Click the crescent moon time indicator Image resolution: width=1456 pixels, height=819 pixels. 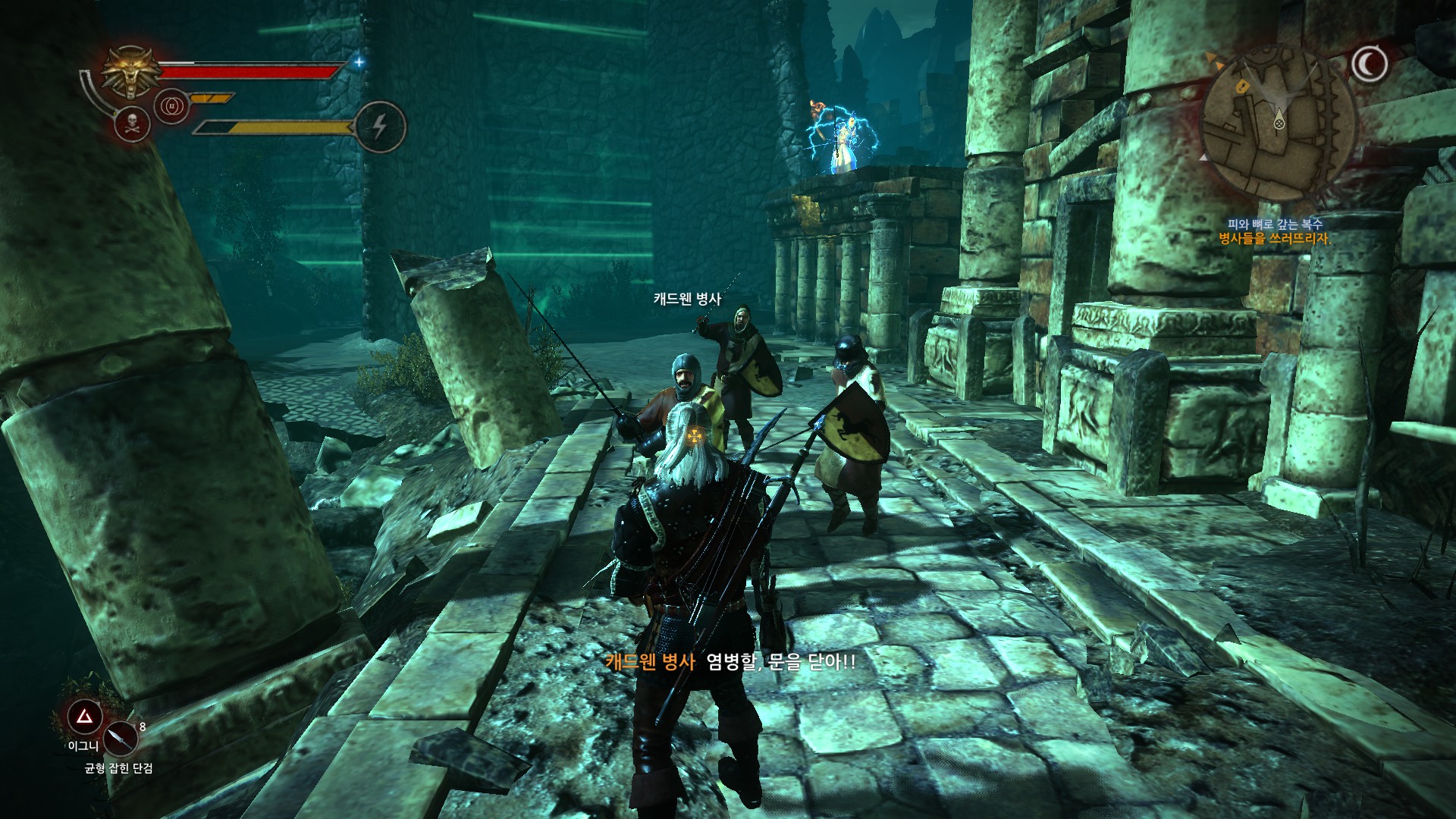pyautogui.click(x=1370, y=65)
